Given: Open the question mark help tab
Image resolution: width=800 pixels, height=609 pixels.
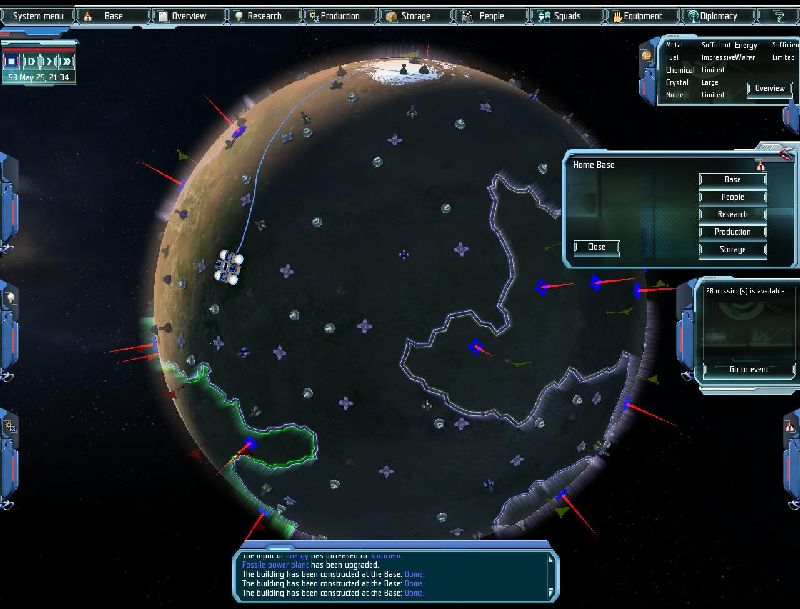Looking at the screenshot, I should tap(778, 16).
